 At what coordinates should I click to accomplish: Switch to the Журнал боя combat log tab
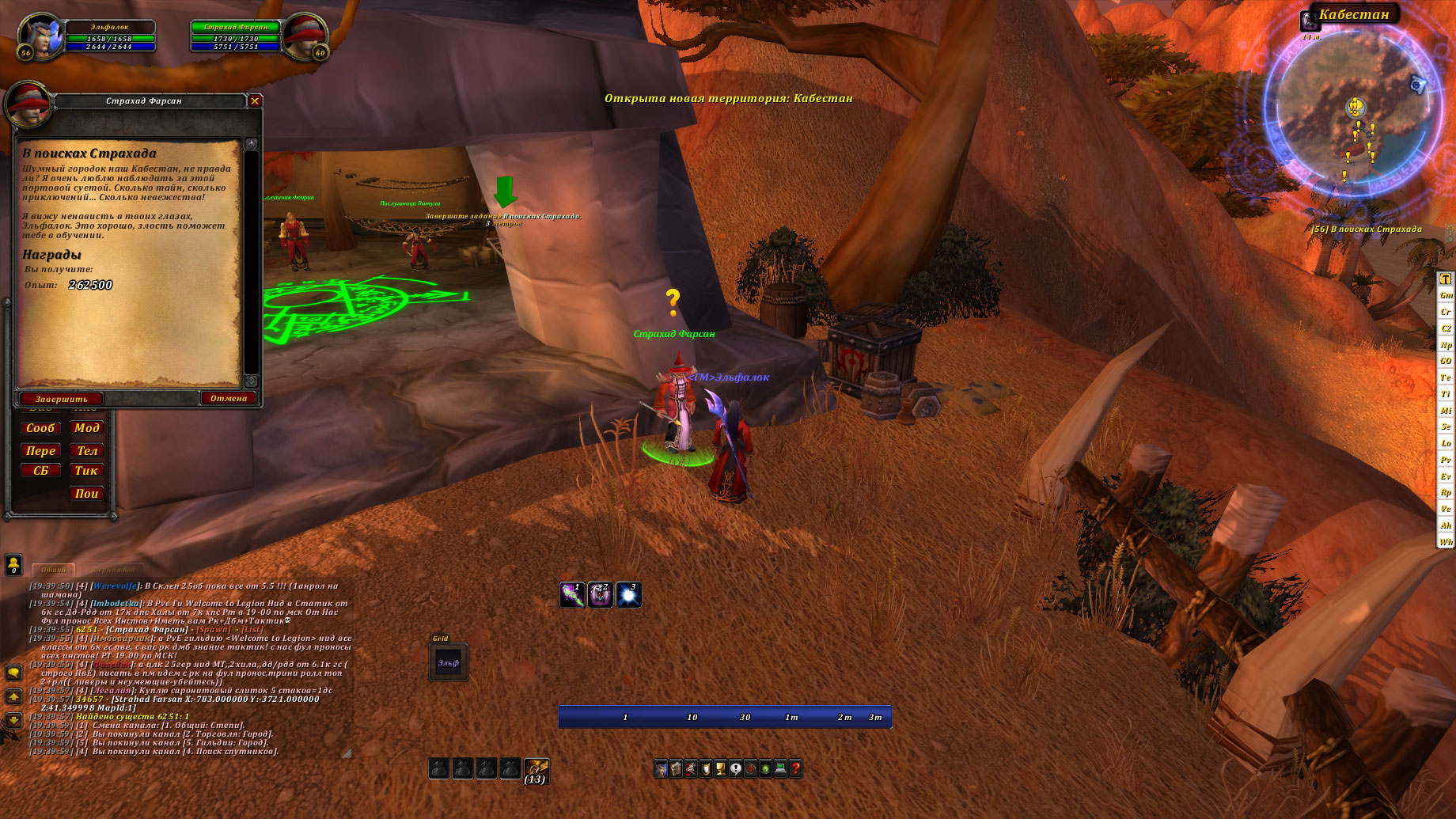coord(112,570)
